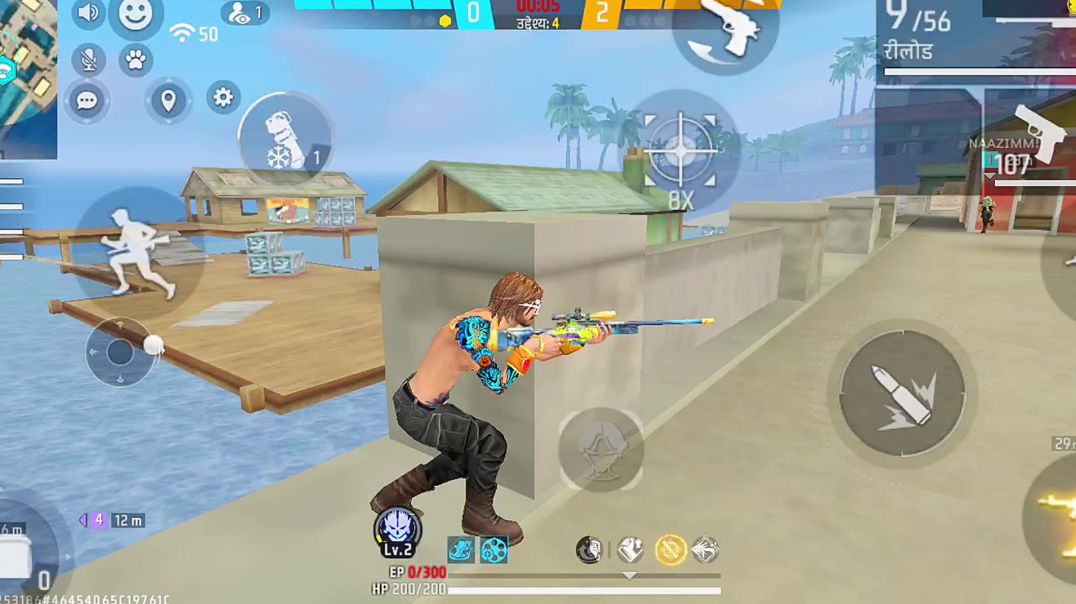The height and width of the screenshot is (604, 1076).
Task: Open the spectator eye count indicator
Action: click(245, 13)
